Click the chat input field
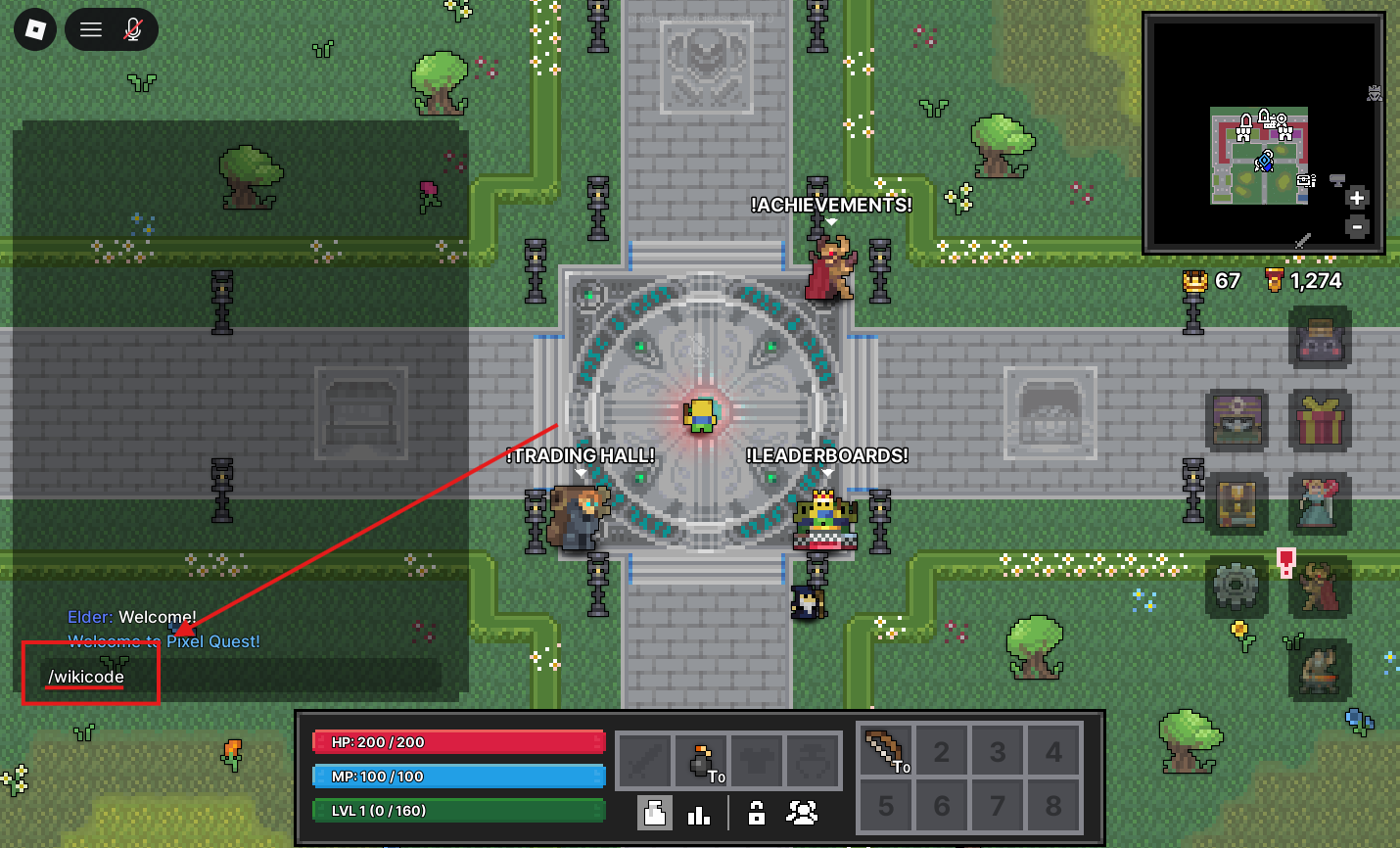1400x848 pixels. click(x=235, y=677)
